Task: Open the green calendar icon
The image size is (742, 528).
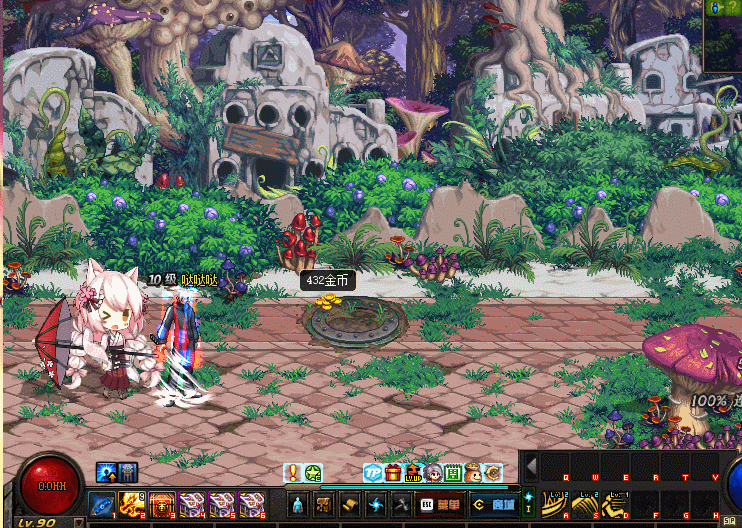Action: (x=453, y=473)
